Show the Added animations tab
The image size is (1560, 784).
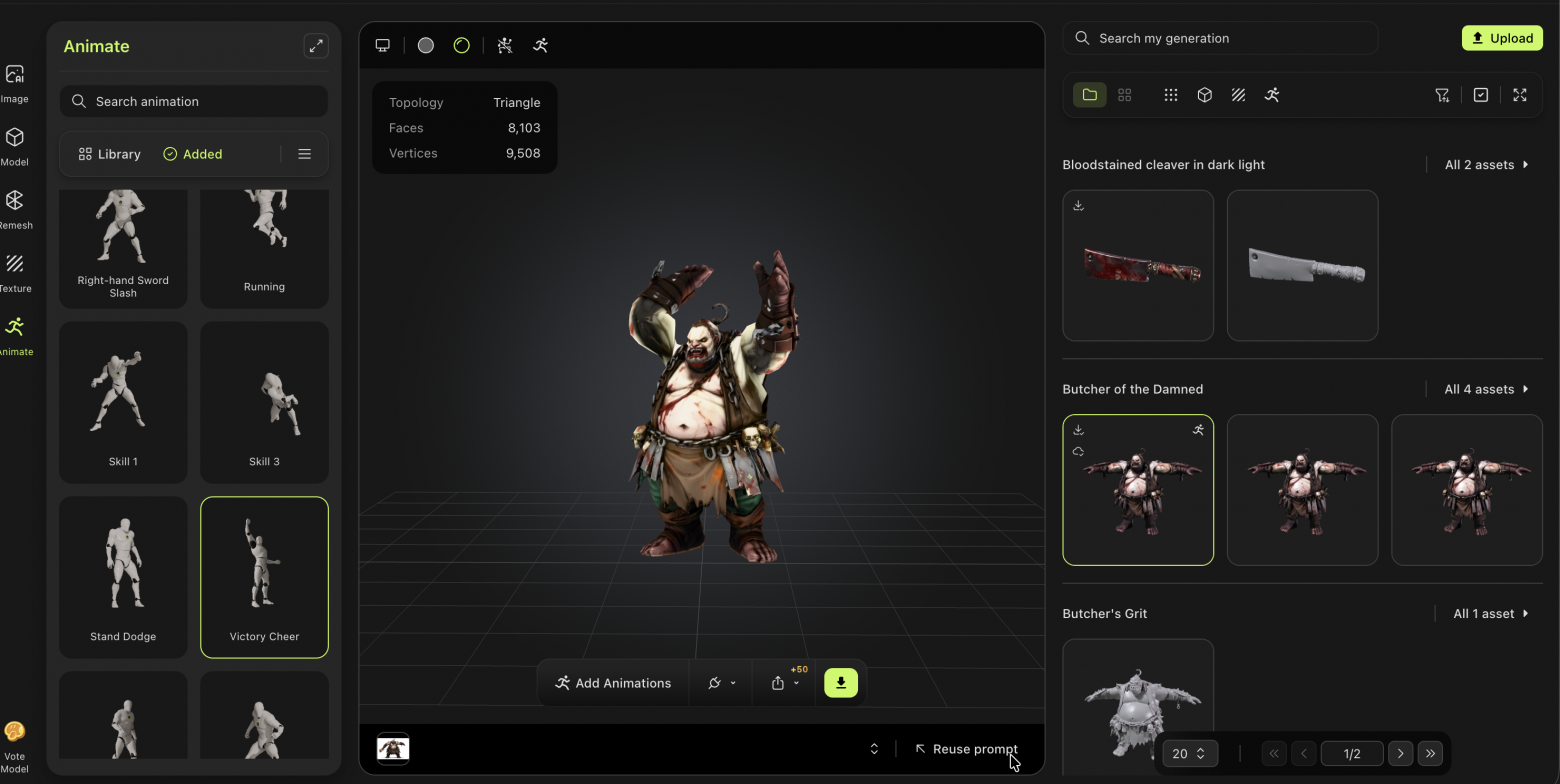click(193, 154)
